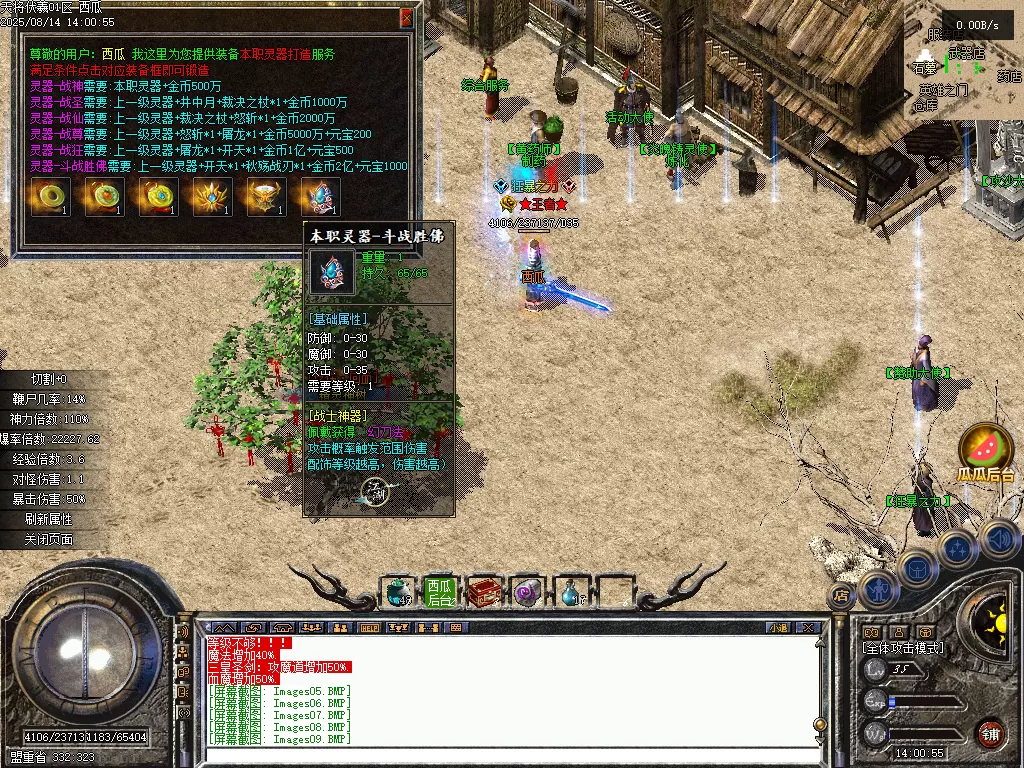Open the 店 shop button
This screenshot has height=768, width=1024.
(x=840, y=596)
